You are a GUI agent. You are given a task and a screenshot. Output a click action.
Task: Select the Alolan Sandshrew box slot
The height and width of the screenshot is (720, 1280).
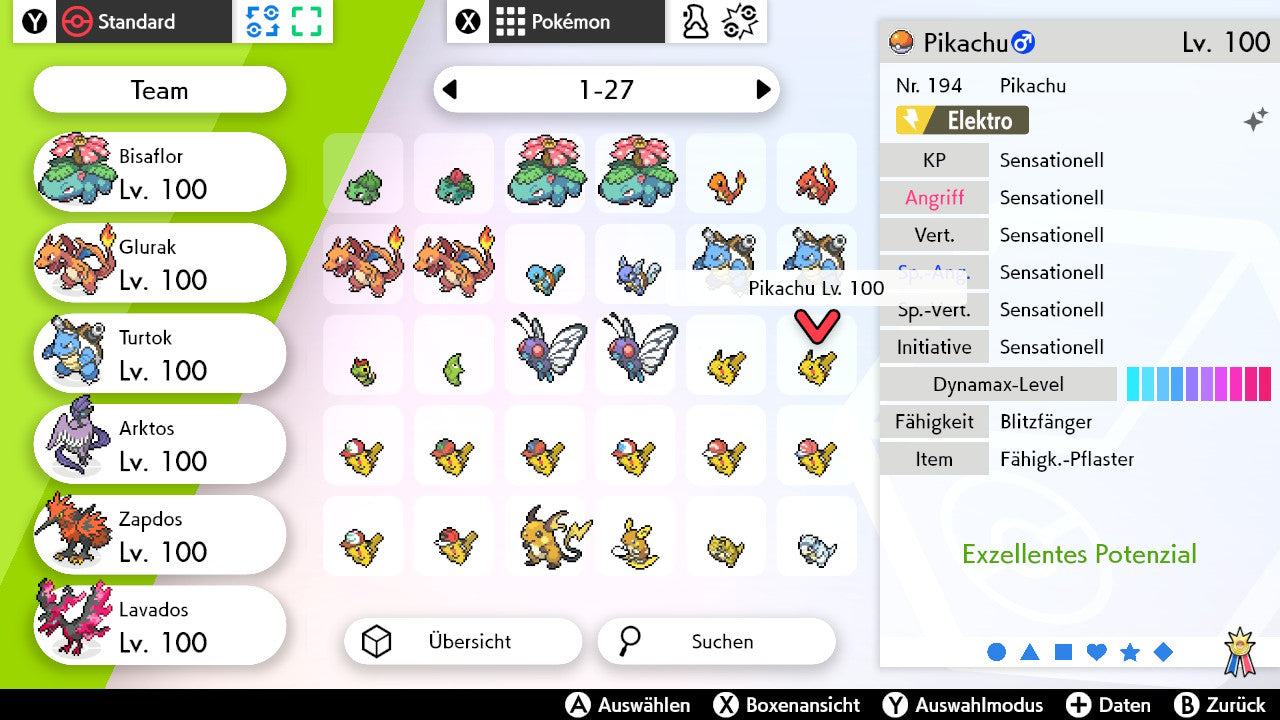click(x=817, y=537)
